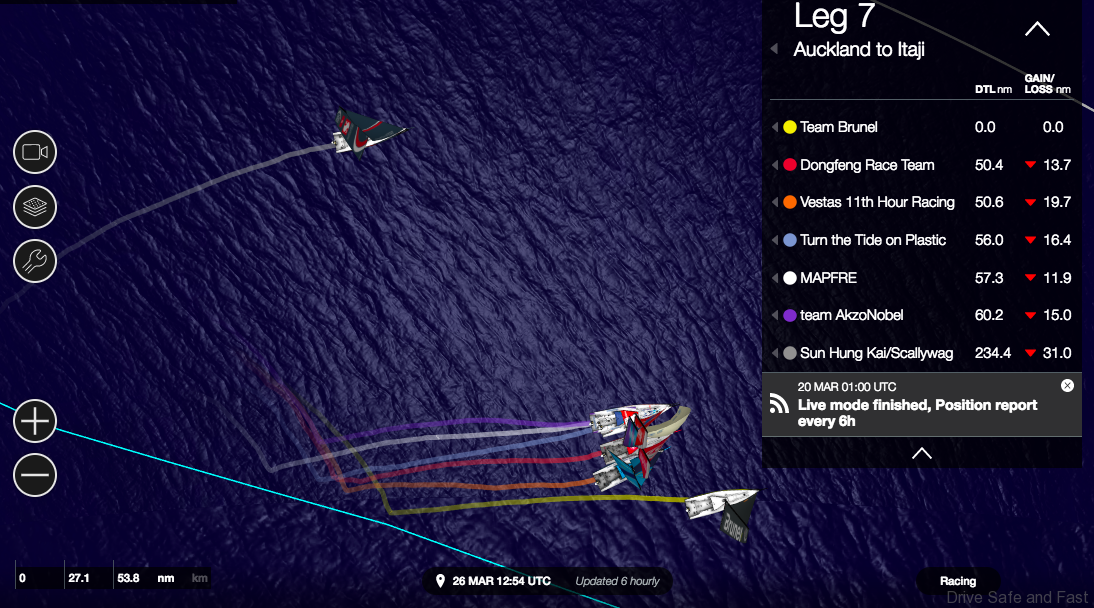Toggle the map layers button

click(35, 207)
